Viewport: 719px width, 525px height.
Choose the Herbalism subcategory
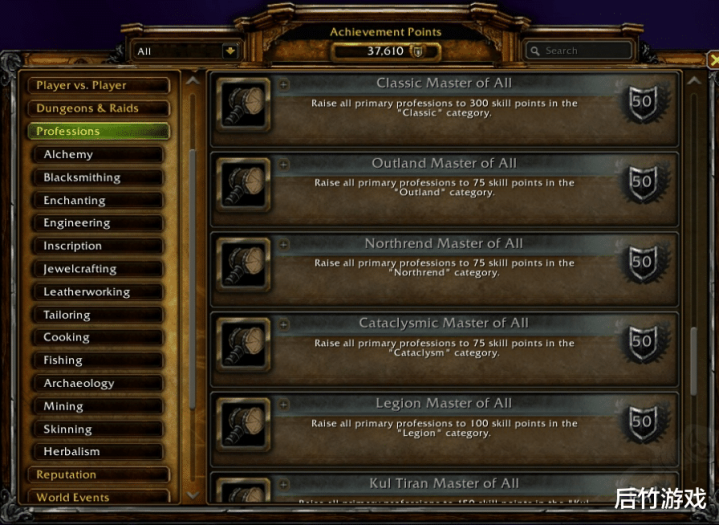(x=100, y=452)
